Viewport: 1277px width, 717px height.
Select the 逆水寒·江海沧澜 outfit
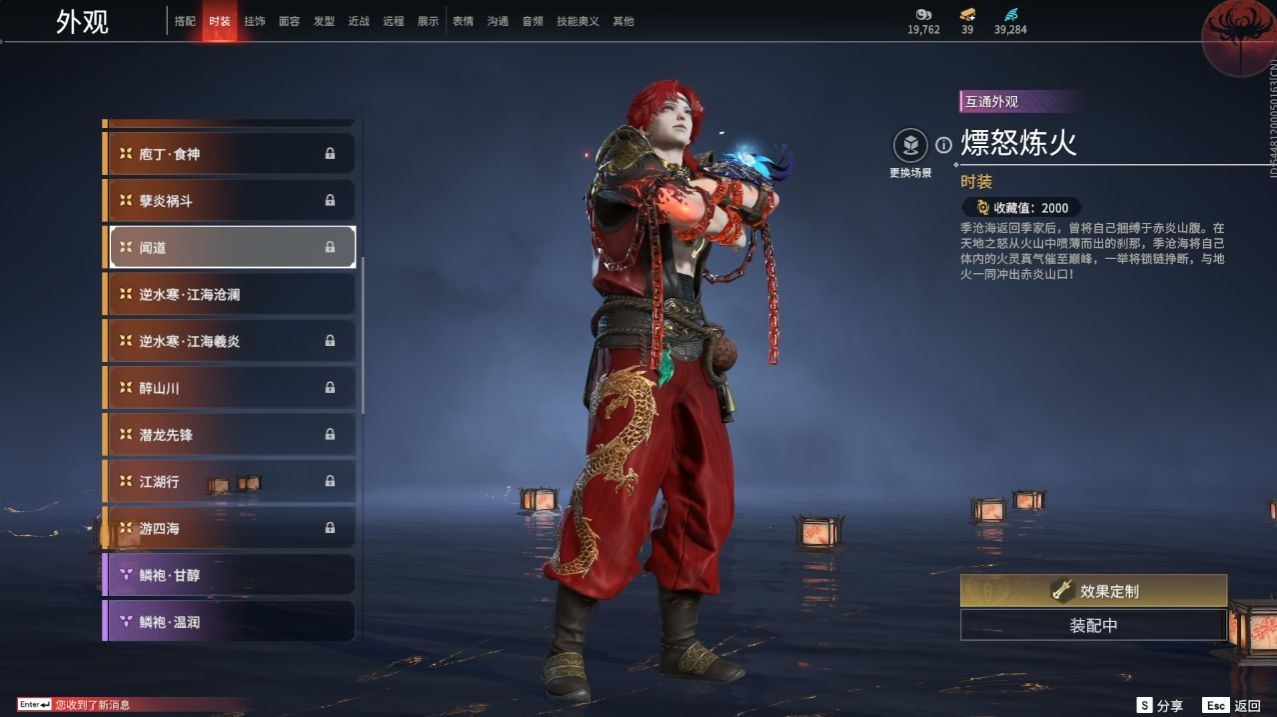coord(230,294)
